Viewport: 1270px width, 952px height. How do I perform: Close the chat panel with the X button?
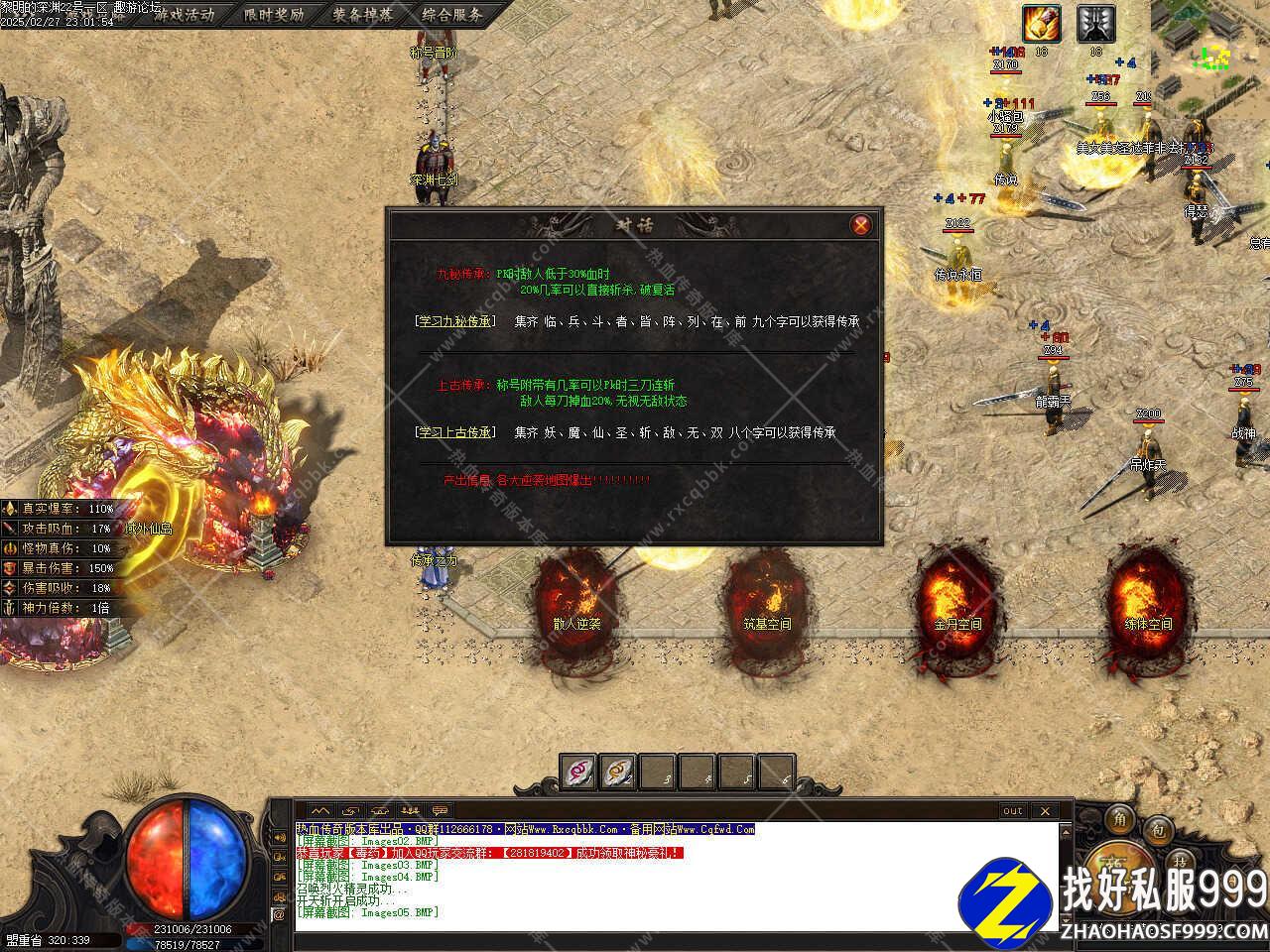click(x=1044, y=810)
